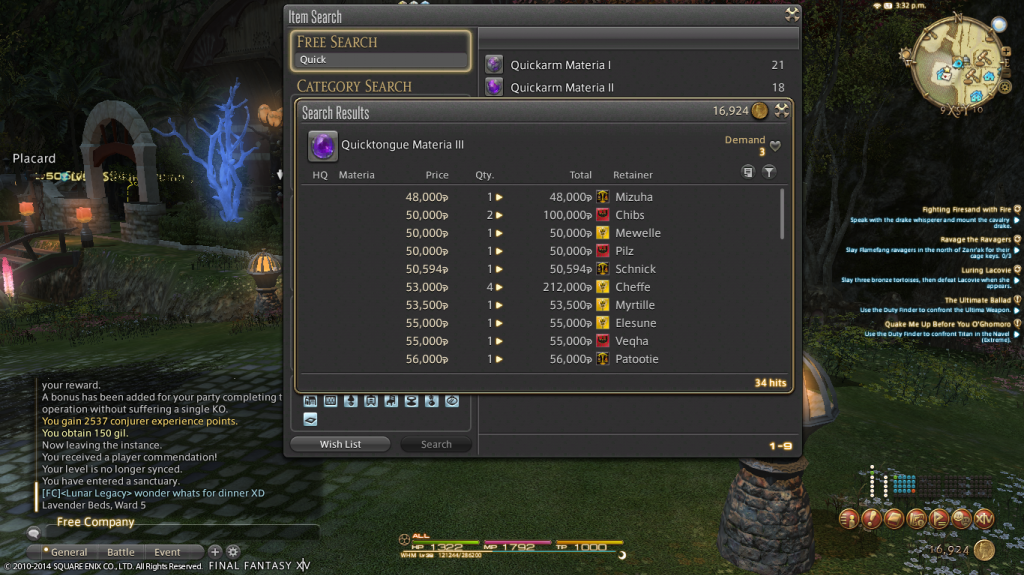The height and width of the screenshot is (575, 1024).
Task: Close the Item Search window
Action: (x=792, y=15)
